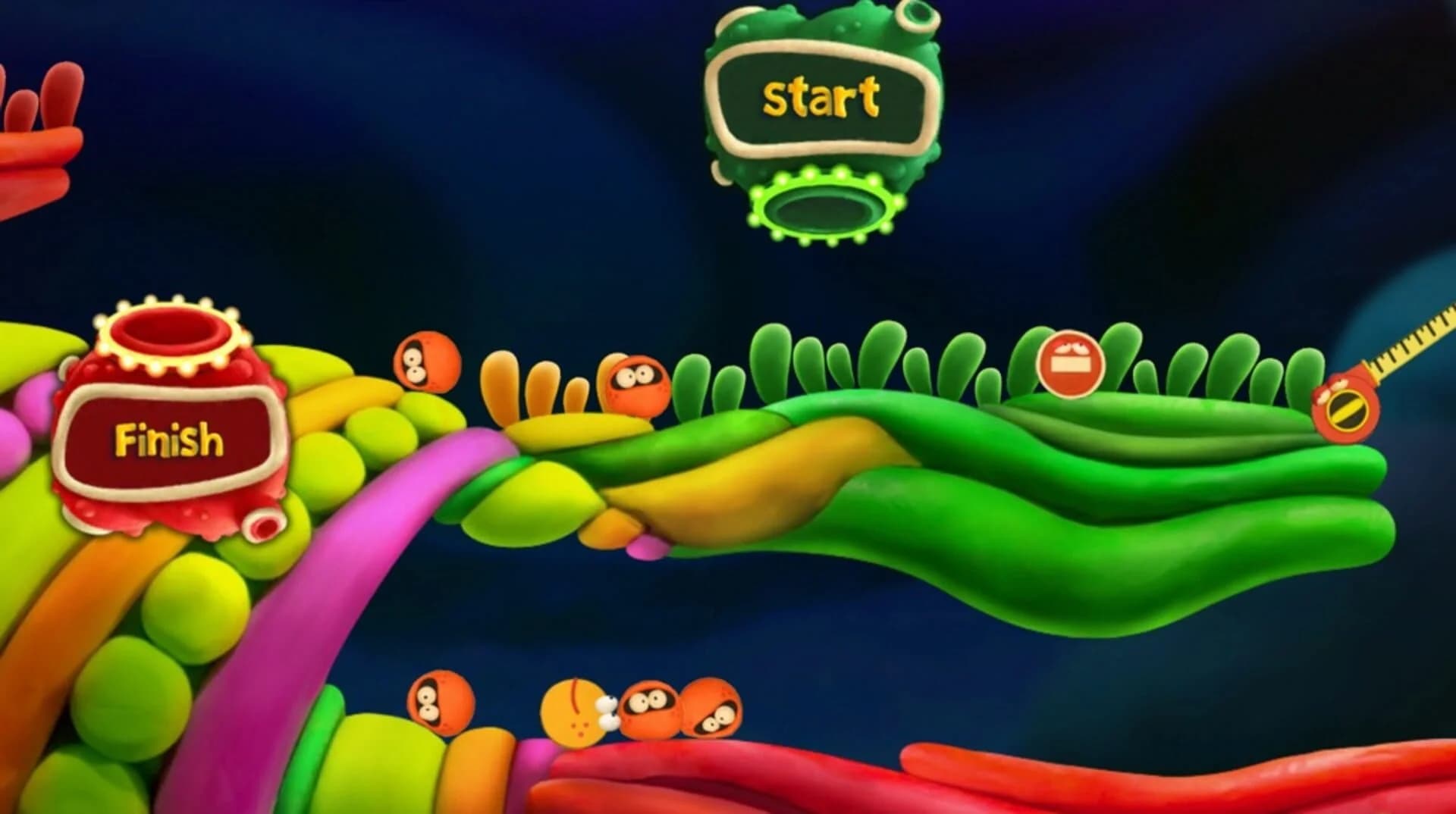The image size is (1456, 814).
Task: Open the glowing green entry hatch below Start
Action: click(824, 205)
